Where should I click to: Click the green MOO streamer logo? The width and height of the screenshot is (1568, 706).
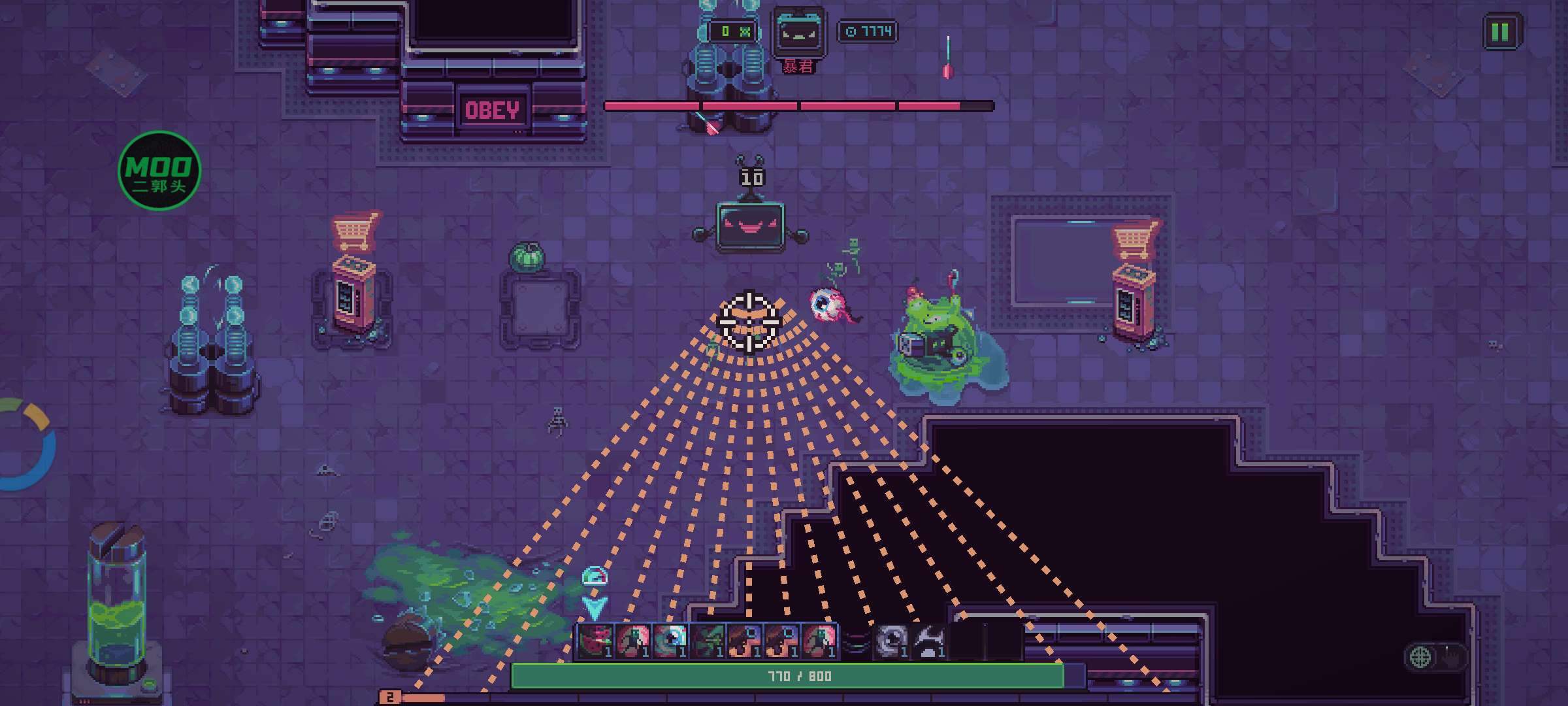(159, 171)
